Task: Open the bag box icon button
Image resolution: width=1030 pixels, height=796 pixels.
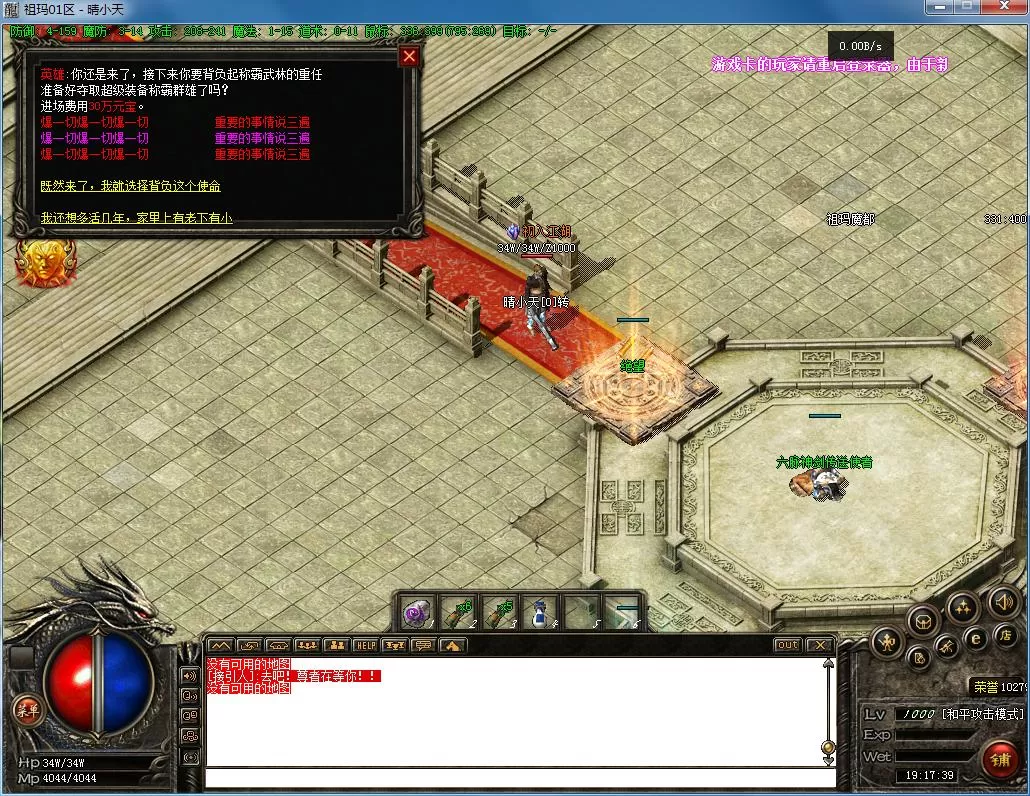Action: tap(922, 621)
